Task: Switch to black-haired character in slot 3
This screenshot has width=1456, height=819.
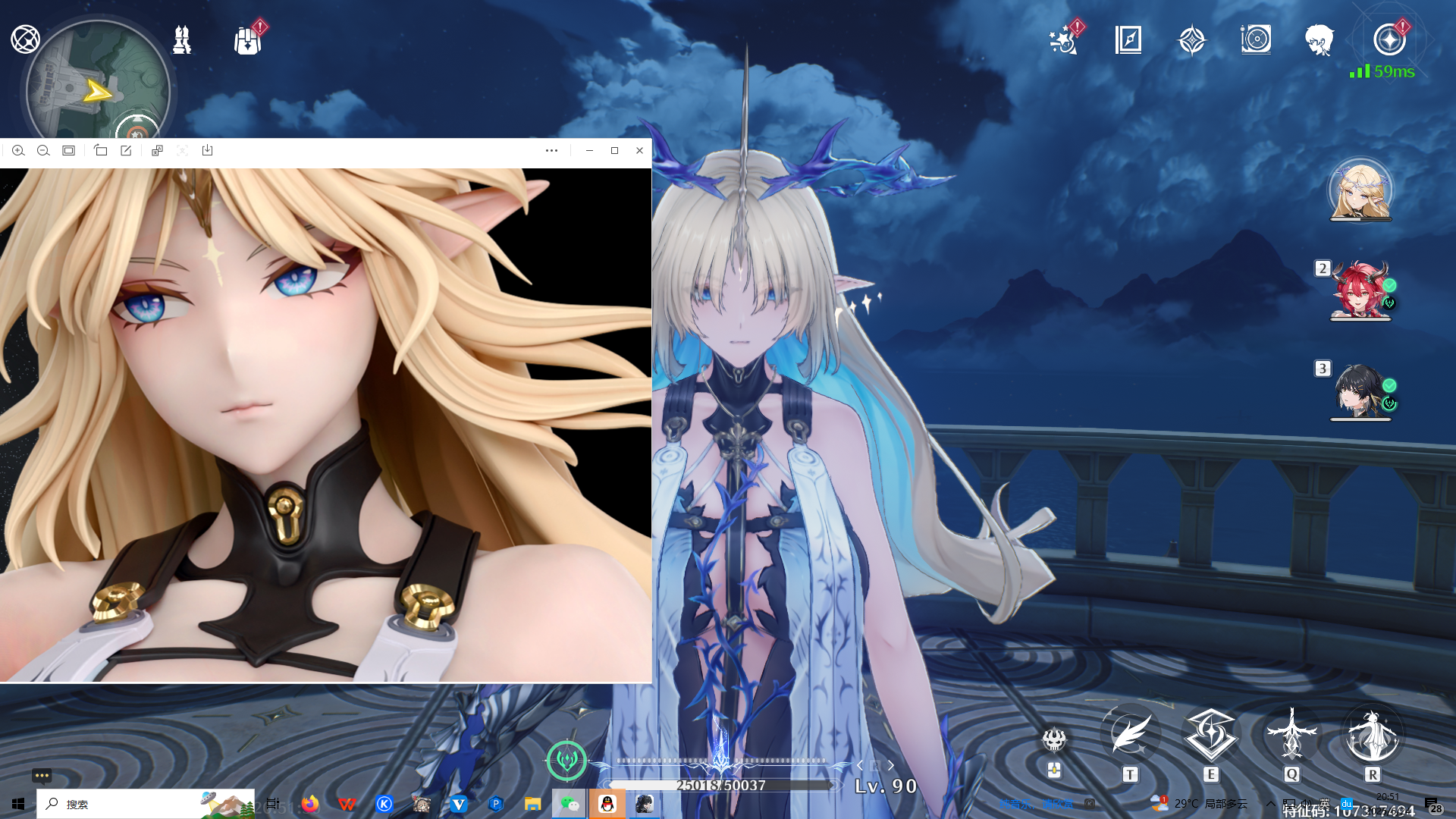Action: (x=1360, y=391)
